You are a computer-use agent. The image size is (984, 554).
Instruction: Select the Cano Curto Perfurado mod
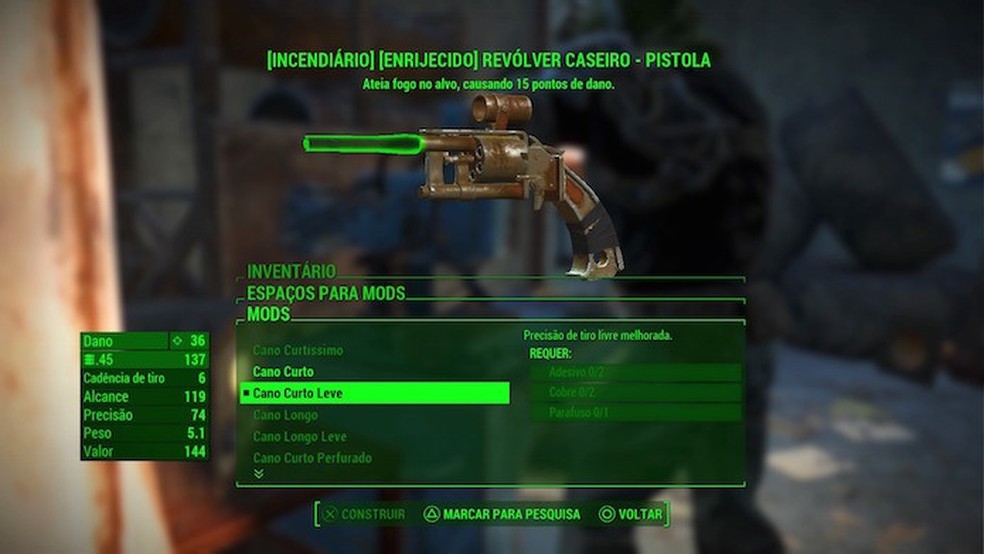(x=312, y=458)
